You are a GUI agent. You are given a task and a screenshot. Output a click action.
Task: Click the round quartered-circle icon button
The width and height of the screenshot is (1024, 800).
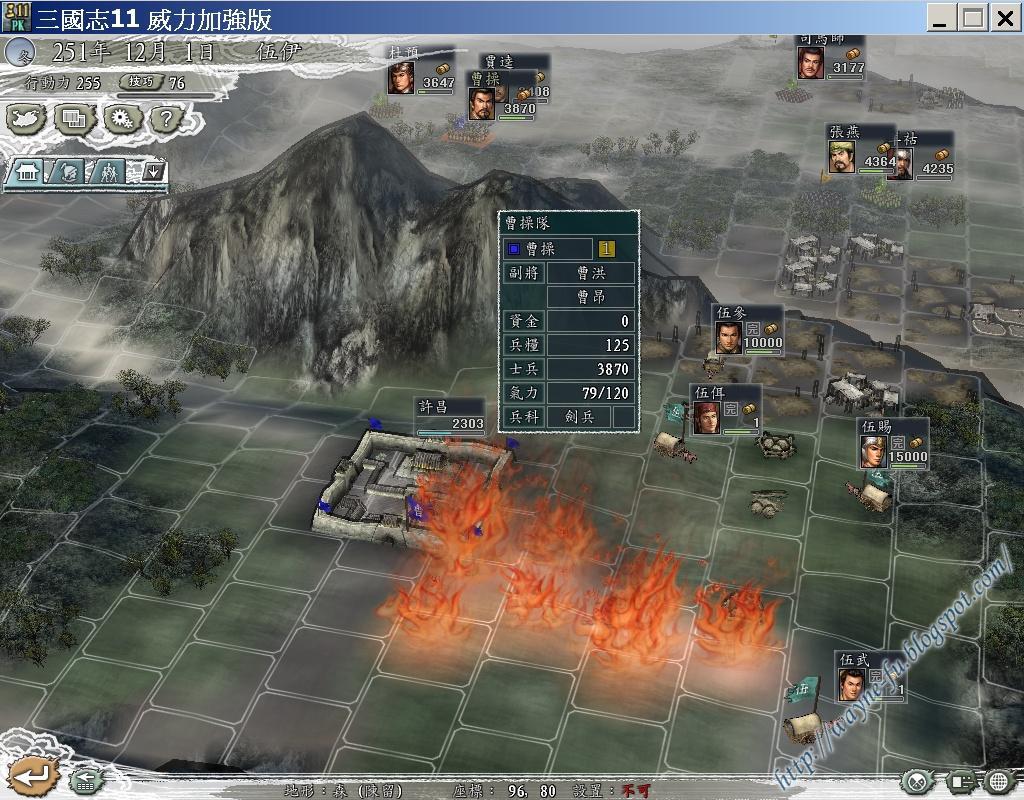click(x=919, y=781)
